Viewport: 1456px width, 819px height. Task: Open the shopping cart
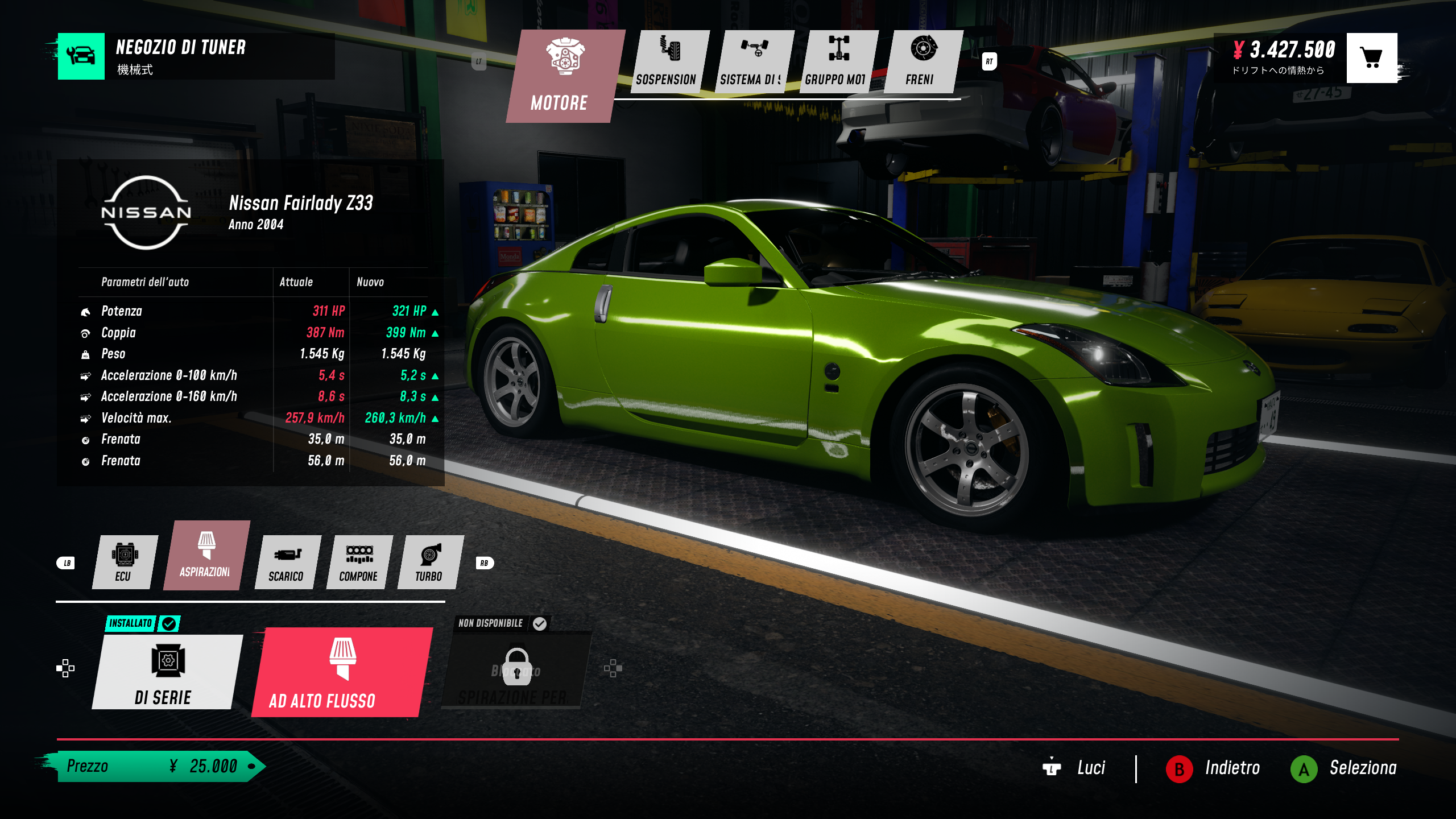1371,57
